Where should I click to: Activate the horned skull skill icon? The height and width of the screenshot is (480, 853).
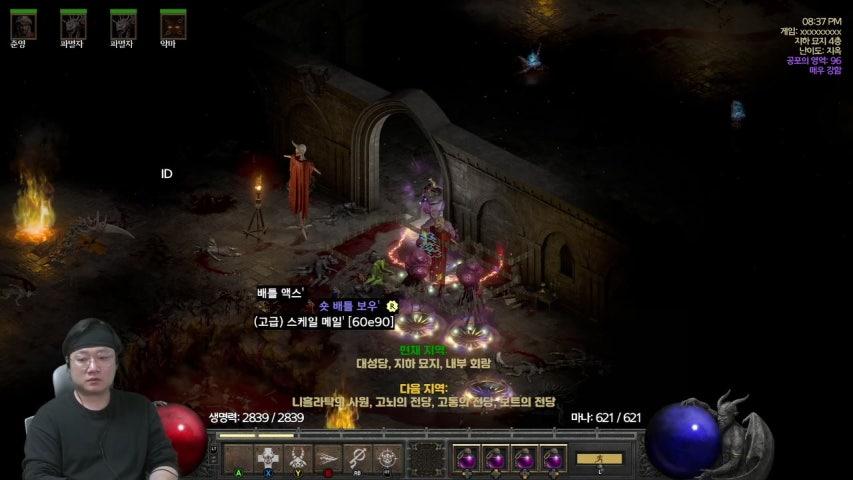tap(298, 458)
